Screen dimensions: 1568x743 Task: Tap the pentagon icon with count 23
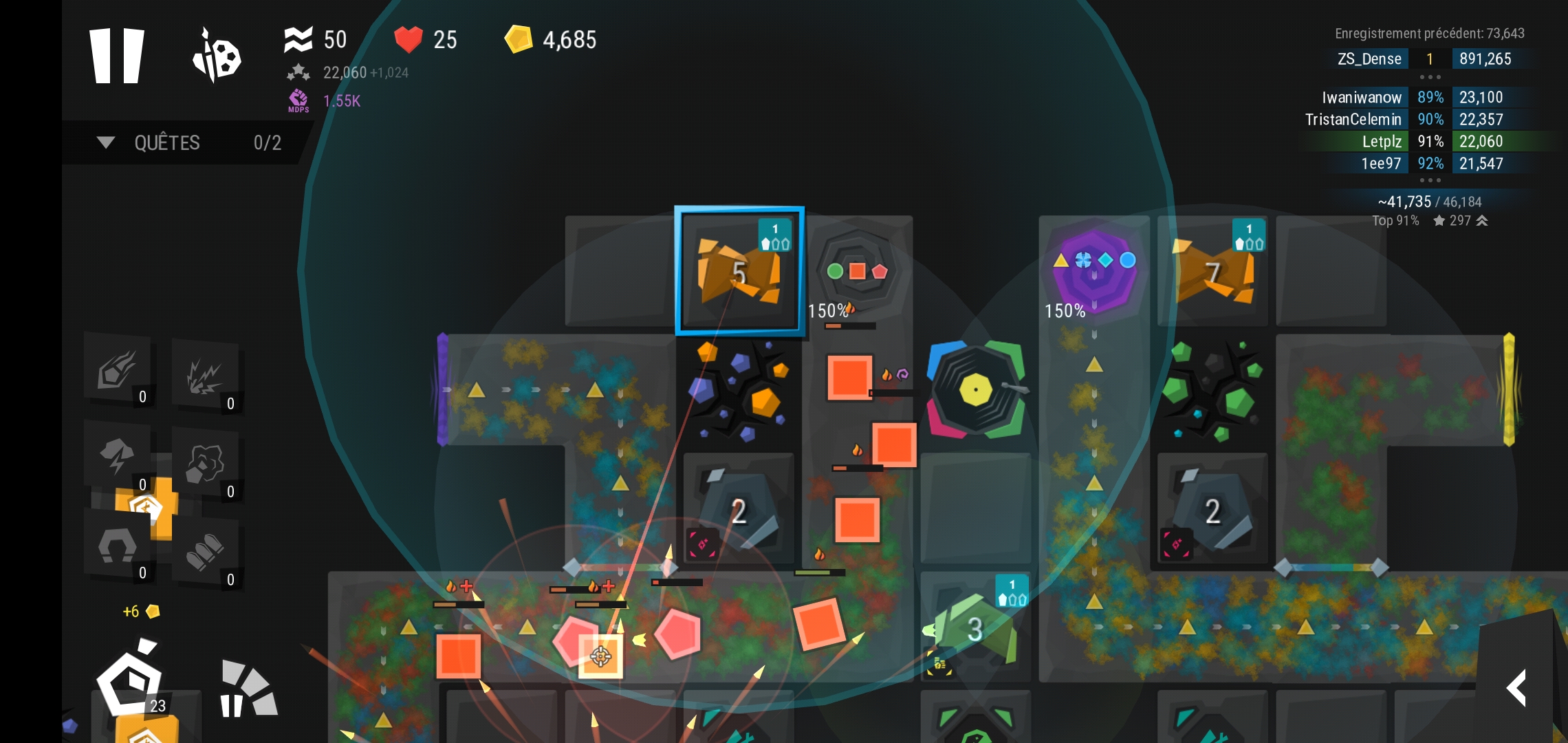point(131,682)
